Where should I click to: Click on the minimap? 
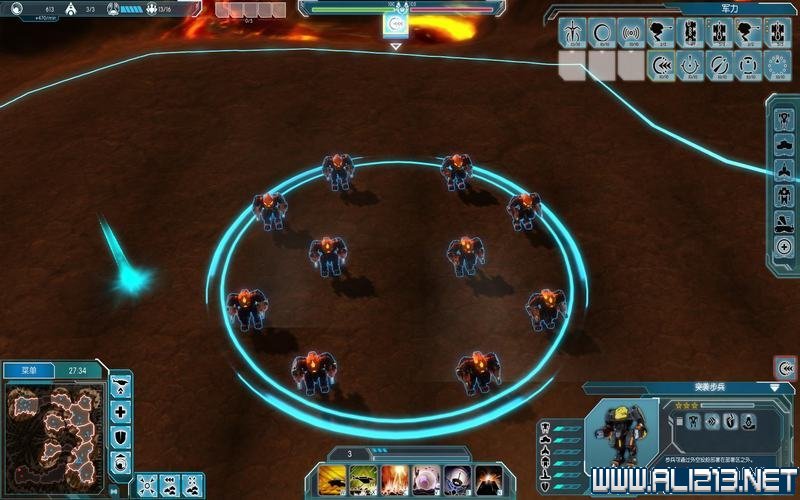[53, 429]
